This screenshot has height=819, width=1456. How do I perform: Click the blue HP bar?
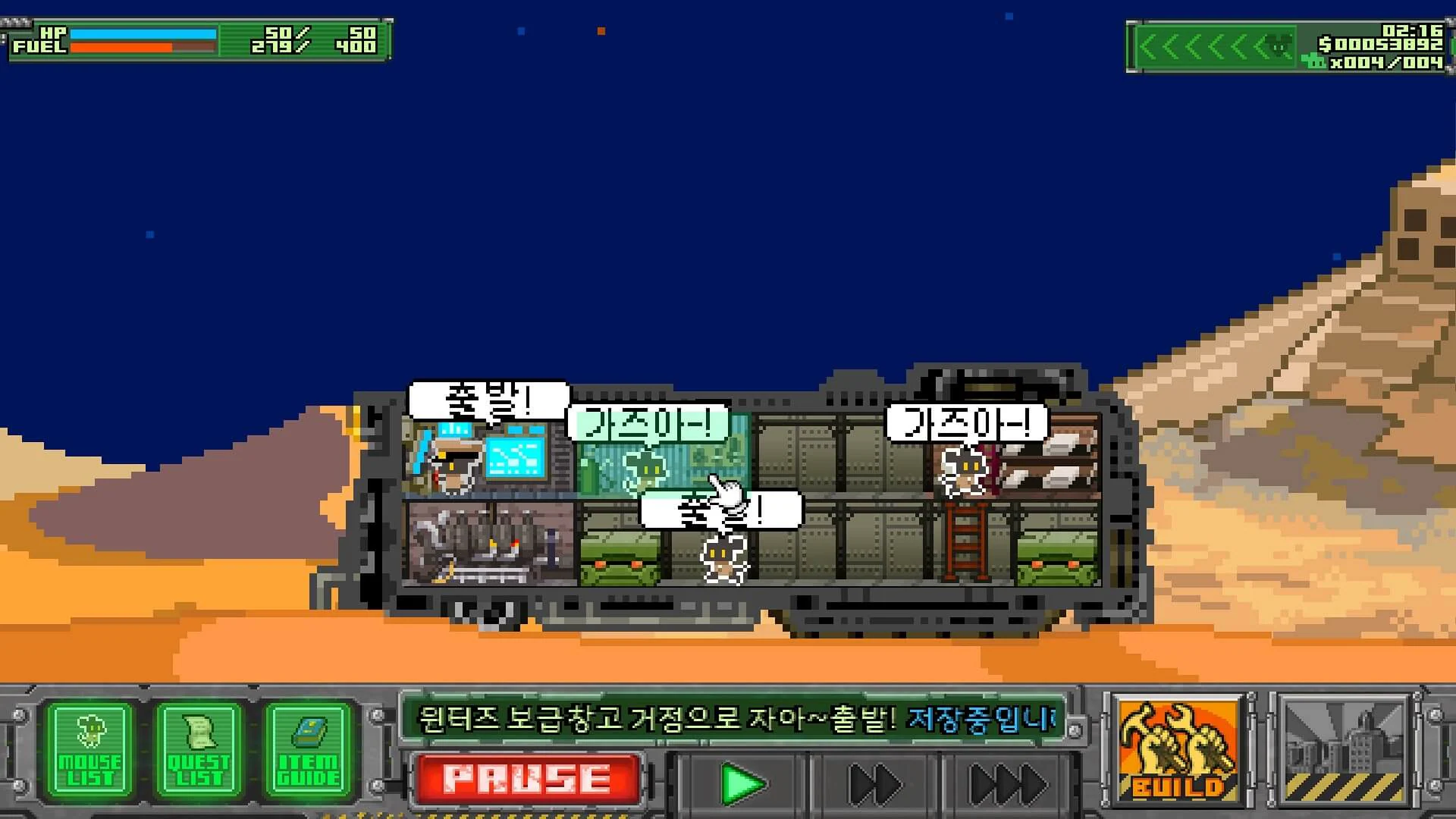coord(144,34)
